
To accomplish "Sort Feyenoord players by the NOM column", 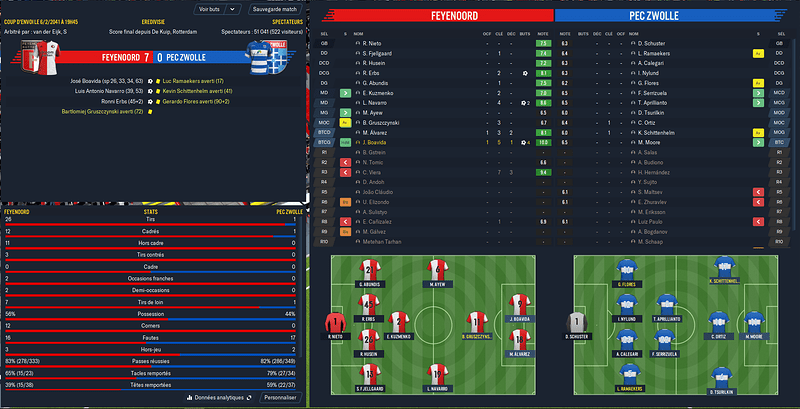I will [x=359, y=34].
